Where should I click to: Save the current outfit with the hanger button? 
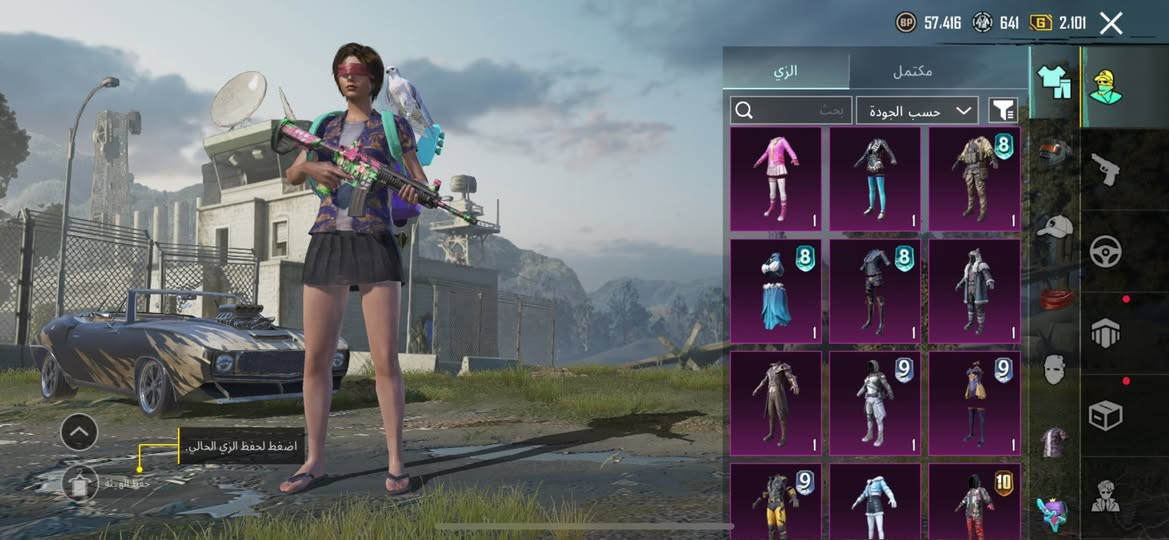coord(79,483)
